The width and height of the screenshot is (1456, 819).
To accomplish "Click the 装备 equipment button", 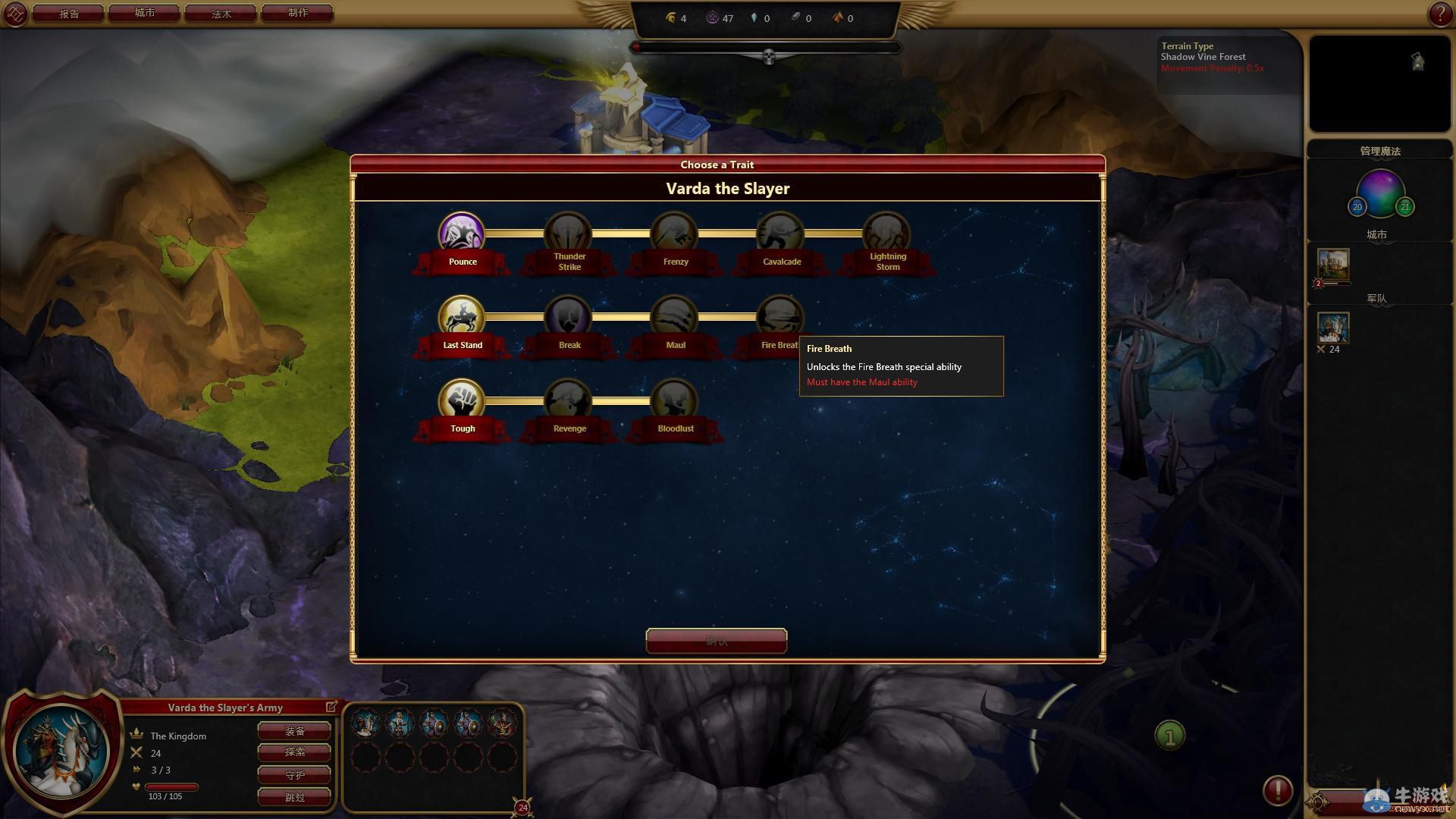I will pyautogui.click(x=294, y=731).
